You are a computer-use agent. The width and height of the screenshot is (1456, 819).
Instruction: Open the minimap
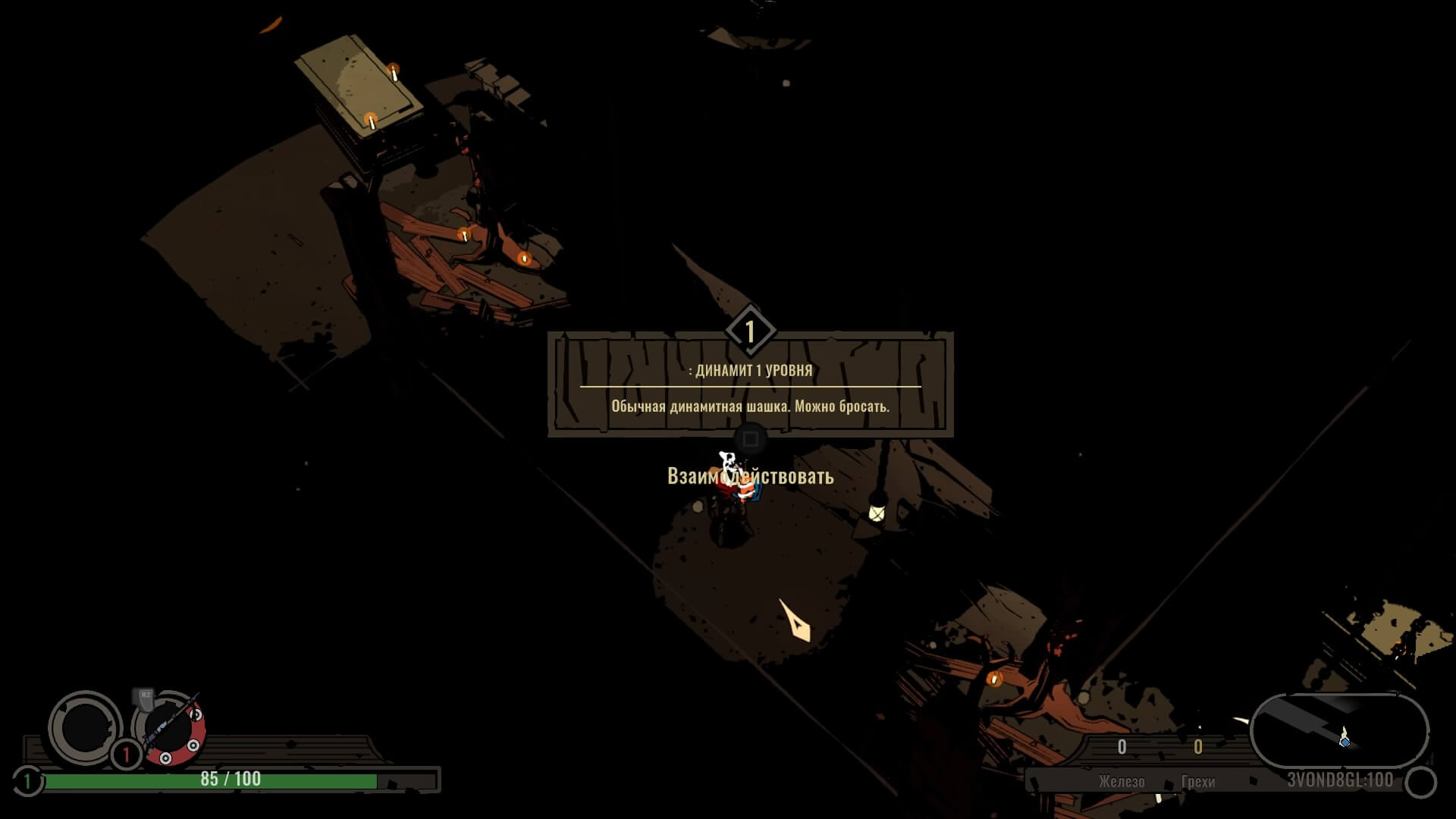pos(1338,731)
